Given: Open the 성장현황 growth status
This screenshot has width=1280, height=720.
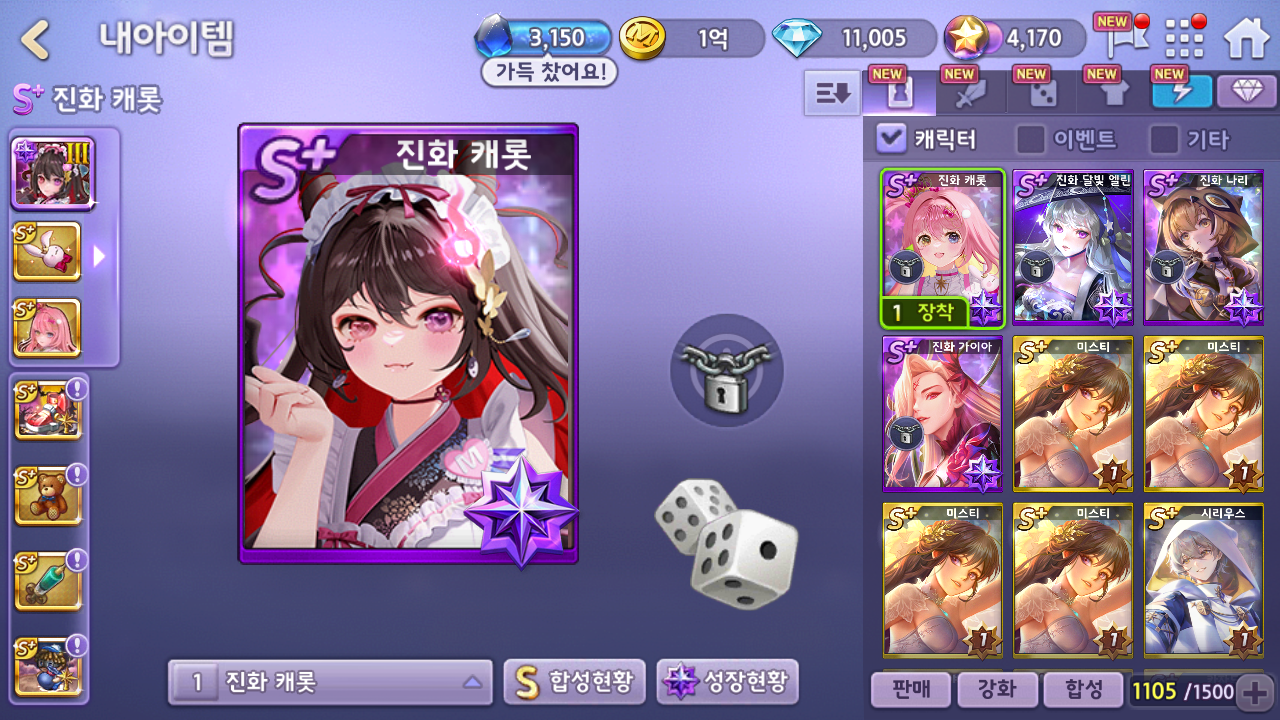Looking at the screenshot, I should 728,682.
